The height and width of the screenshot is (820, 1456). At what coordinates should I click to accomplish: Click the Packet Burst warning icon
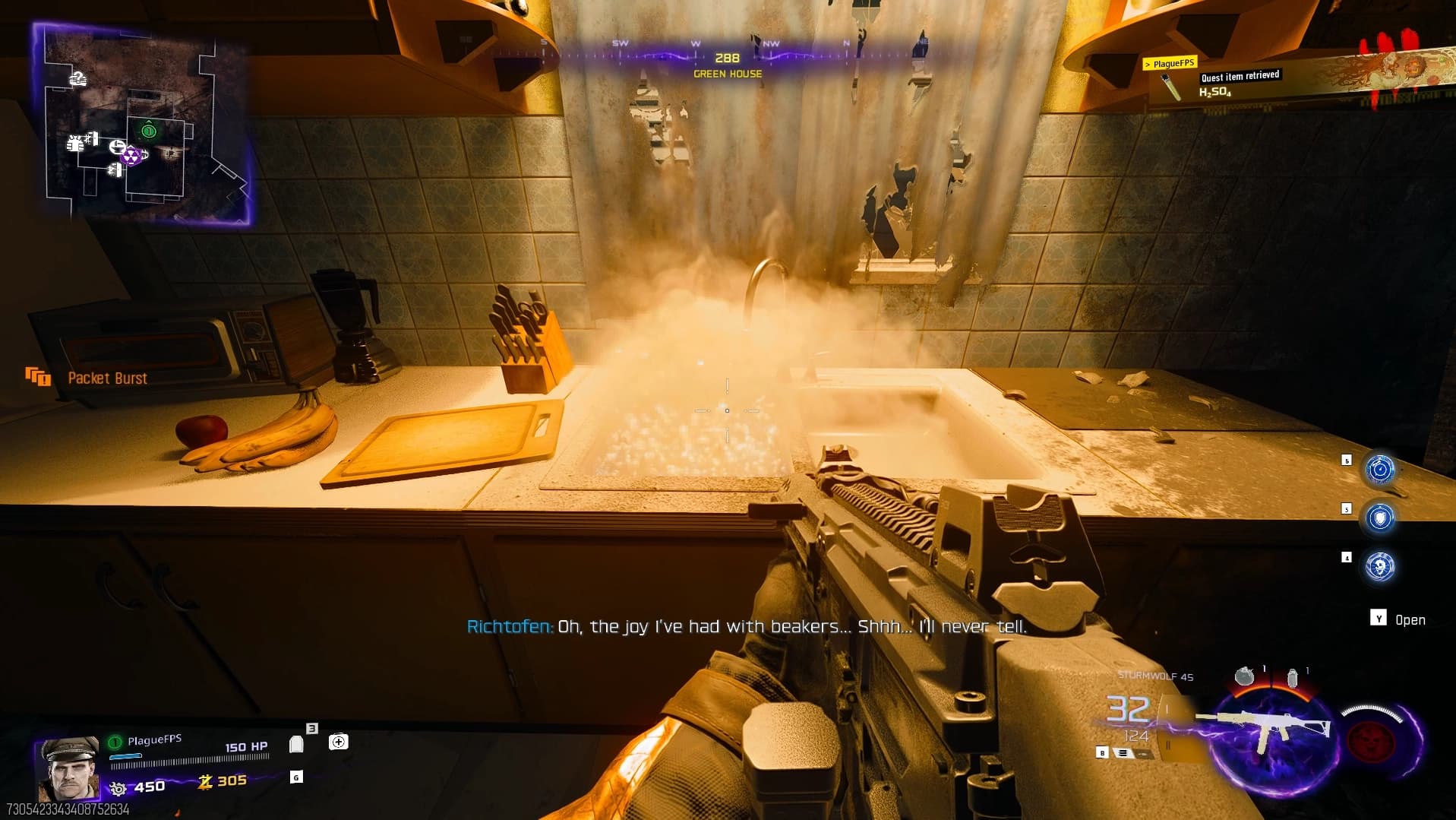pyautogui.click(x=37, y=376)
